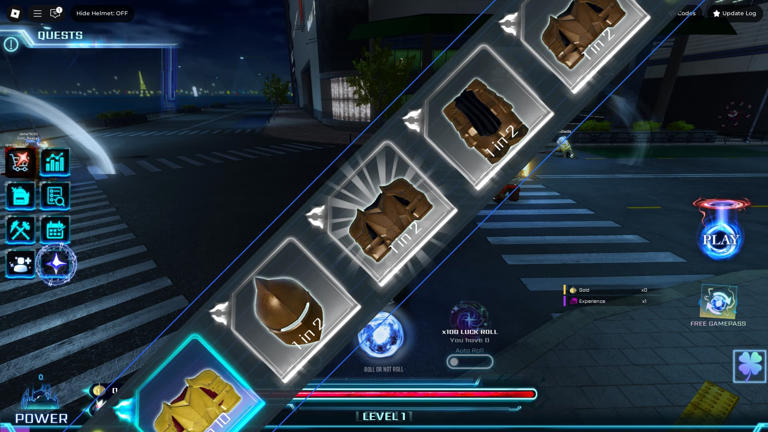Image resolution: width=768 pixels, height=432 pixels.
Task: Open the folder inventory icon
Action: [21, 196]
